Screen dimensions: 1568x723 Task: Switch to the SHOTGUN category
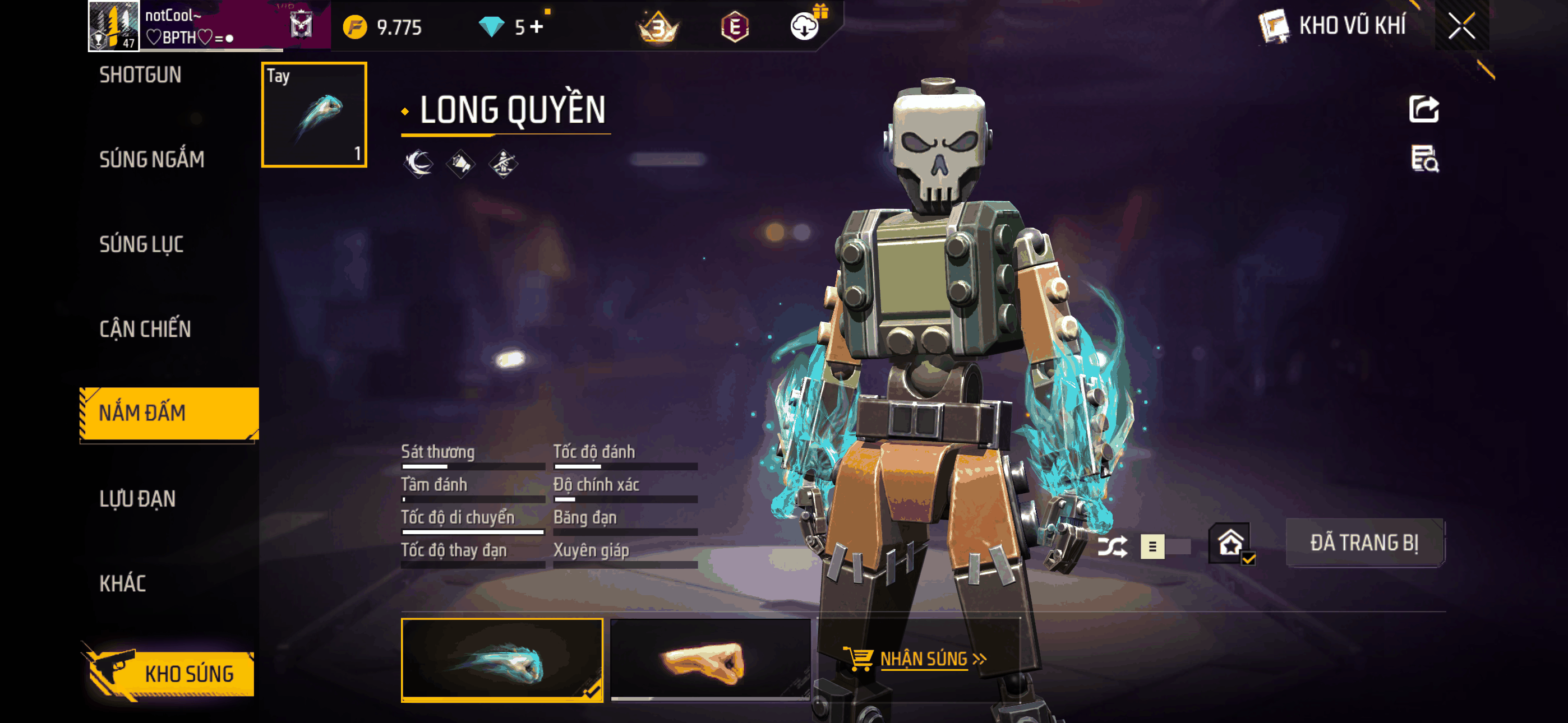tap(140, 75)
